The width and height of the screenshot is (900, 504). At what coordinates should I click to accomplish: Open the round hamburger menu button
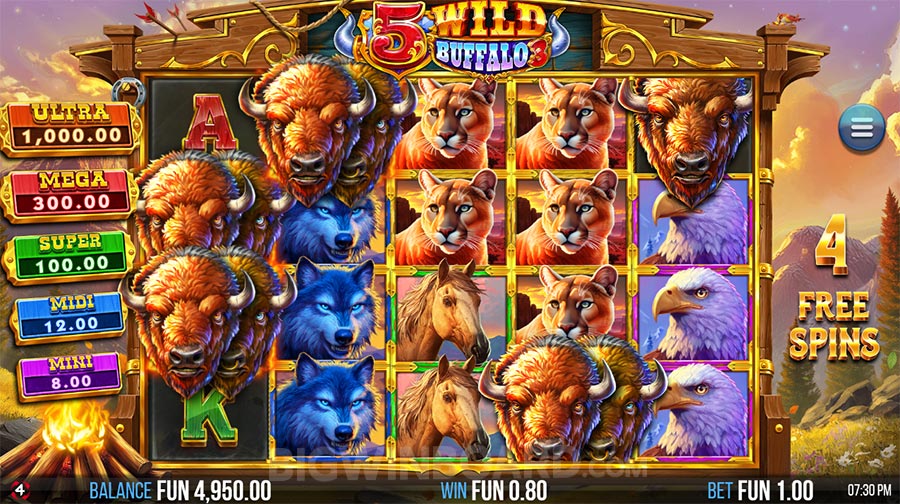coord(861,129)
